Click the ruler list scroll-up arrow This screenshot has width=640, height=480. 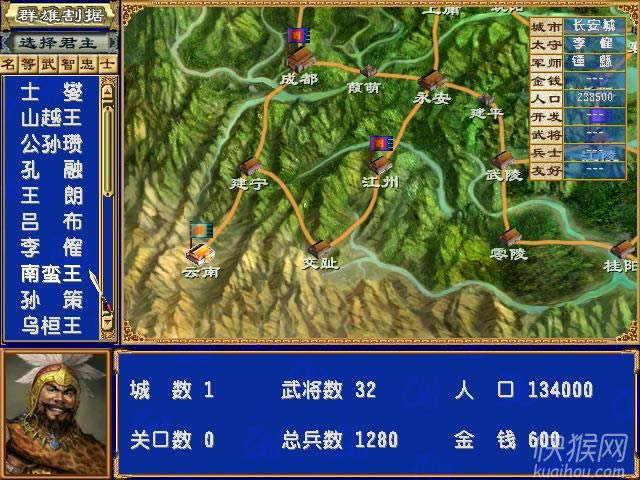click(x=108, y=87)
